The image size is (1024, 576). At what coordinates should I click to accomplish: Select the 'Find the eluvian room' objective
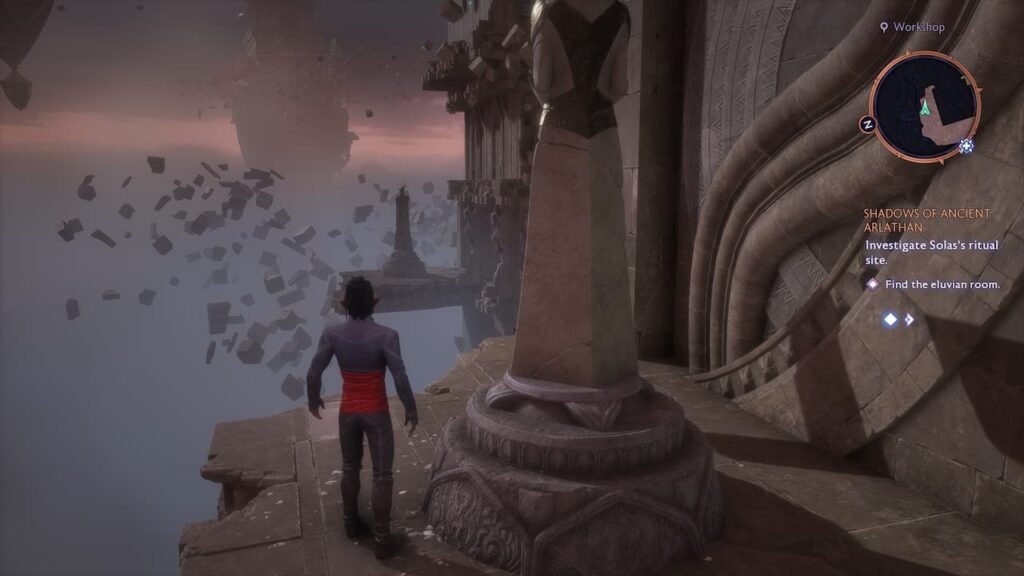tap(942, 284)
